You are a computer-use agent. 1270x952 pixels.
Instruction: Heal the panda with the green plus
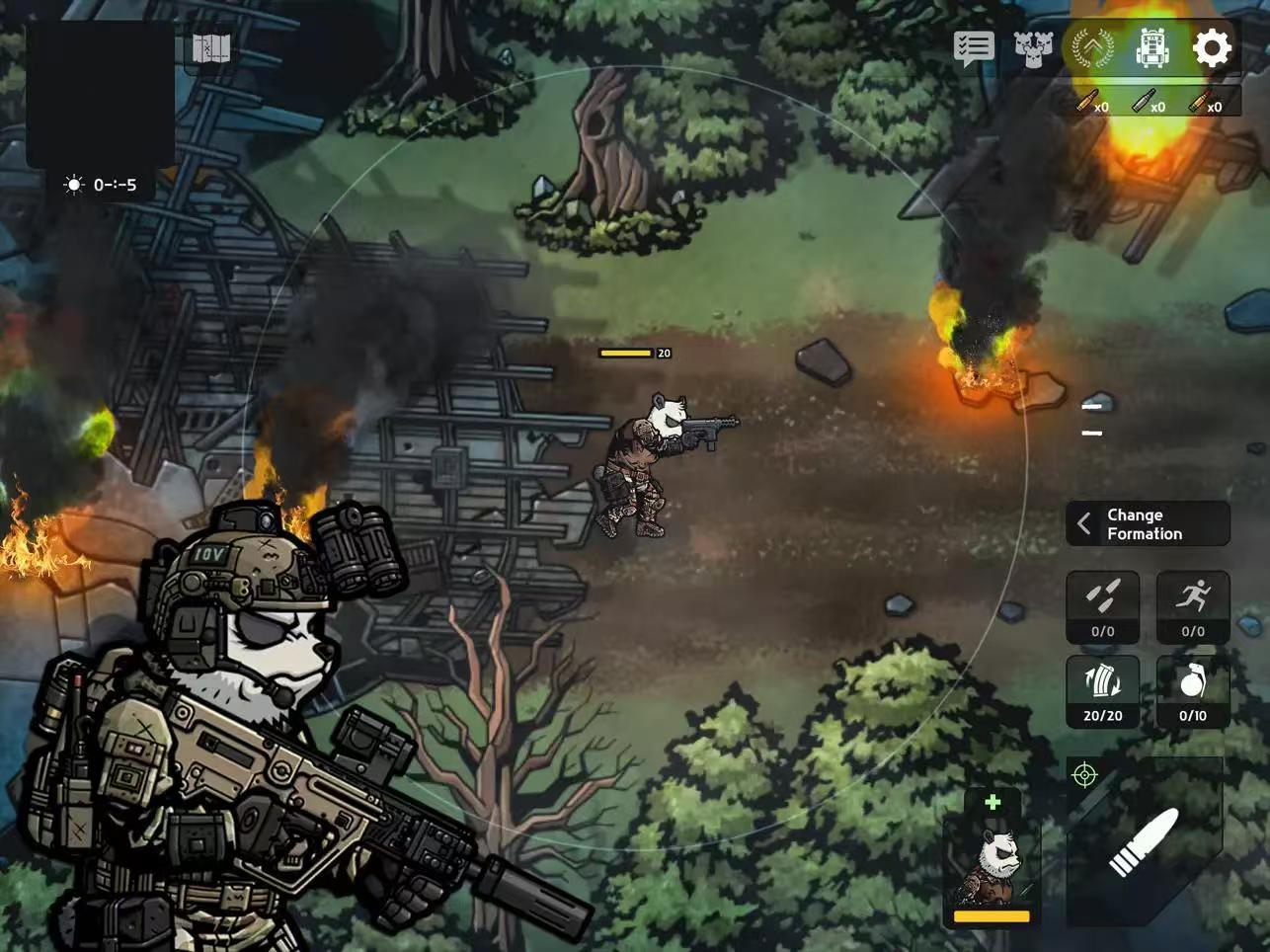[992, 802]
